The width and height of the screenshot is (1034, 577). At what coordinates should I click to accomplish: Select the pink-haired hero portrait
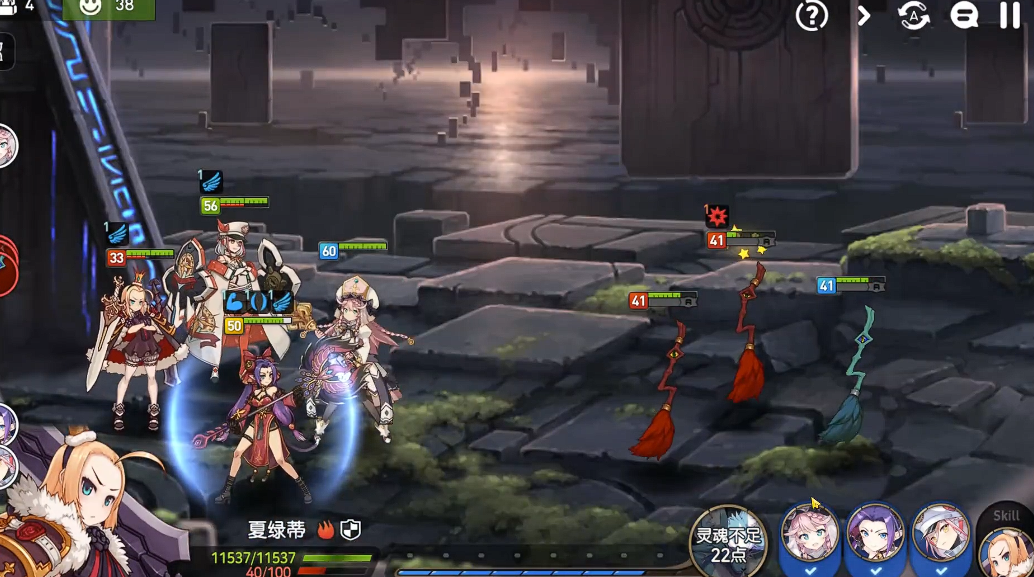[810, 537]
